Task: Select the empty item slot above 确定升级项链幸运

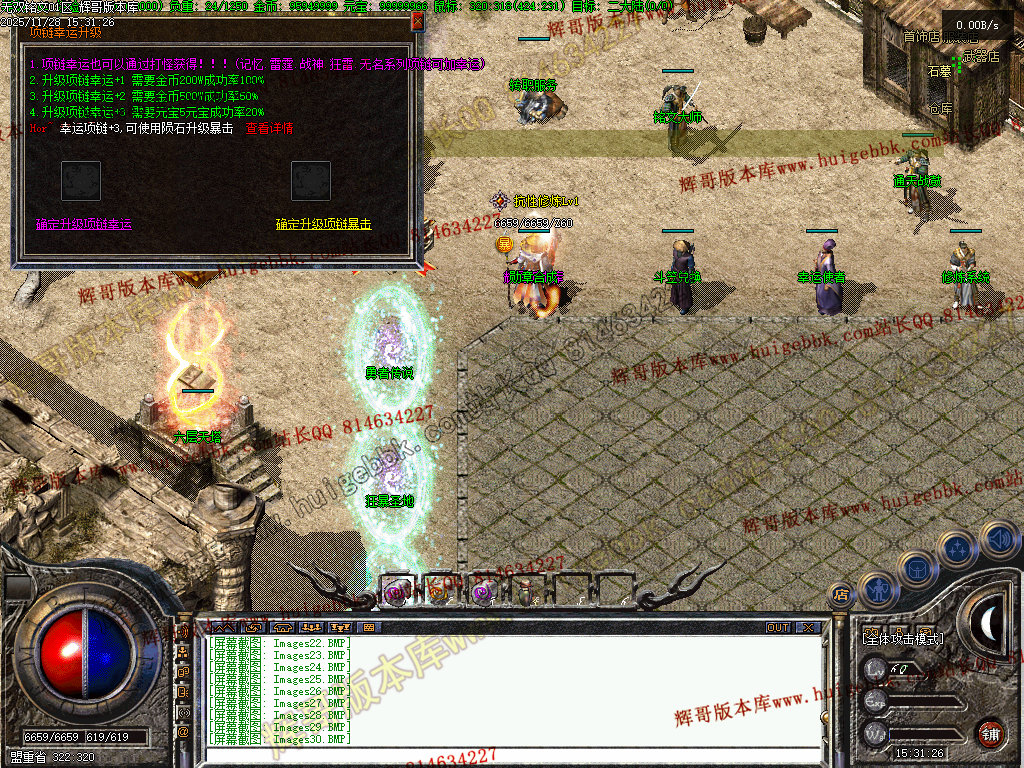Action: 81,181
